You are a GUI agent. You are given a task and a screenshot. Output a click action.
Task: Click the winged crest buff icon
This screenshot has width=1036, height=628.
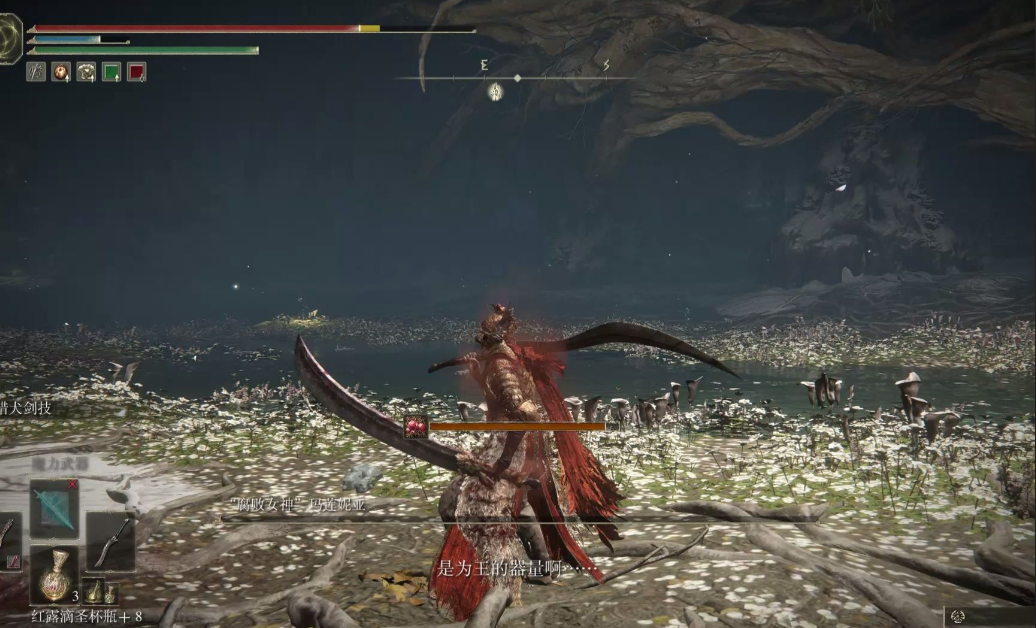click(x=86, y=71)
